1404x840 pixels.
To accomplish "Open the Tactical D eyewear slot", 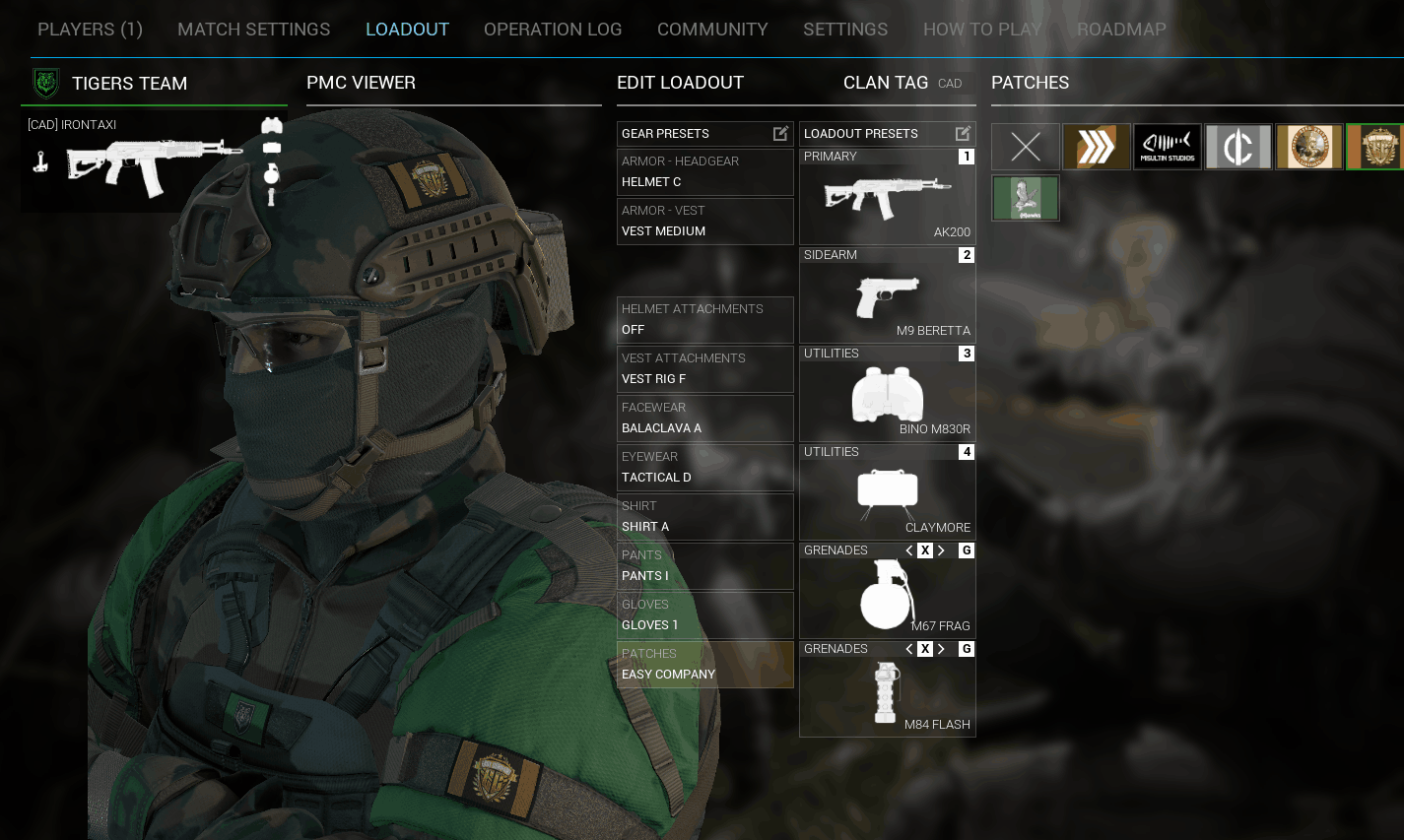I will point(704,468).
